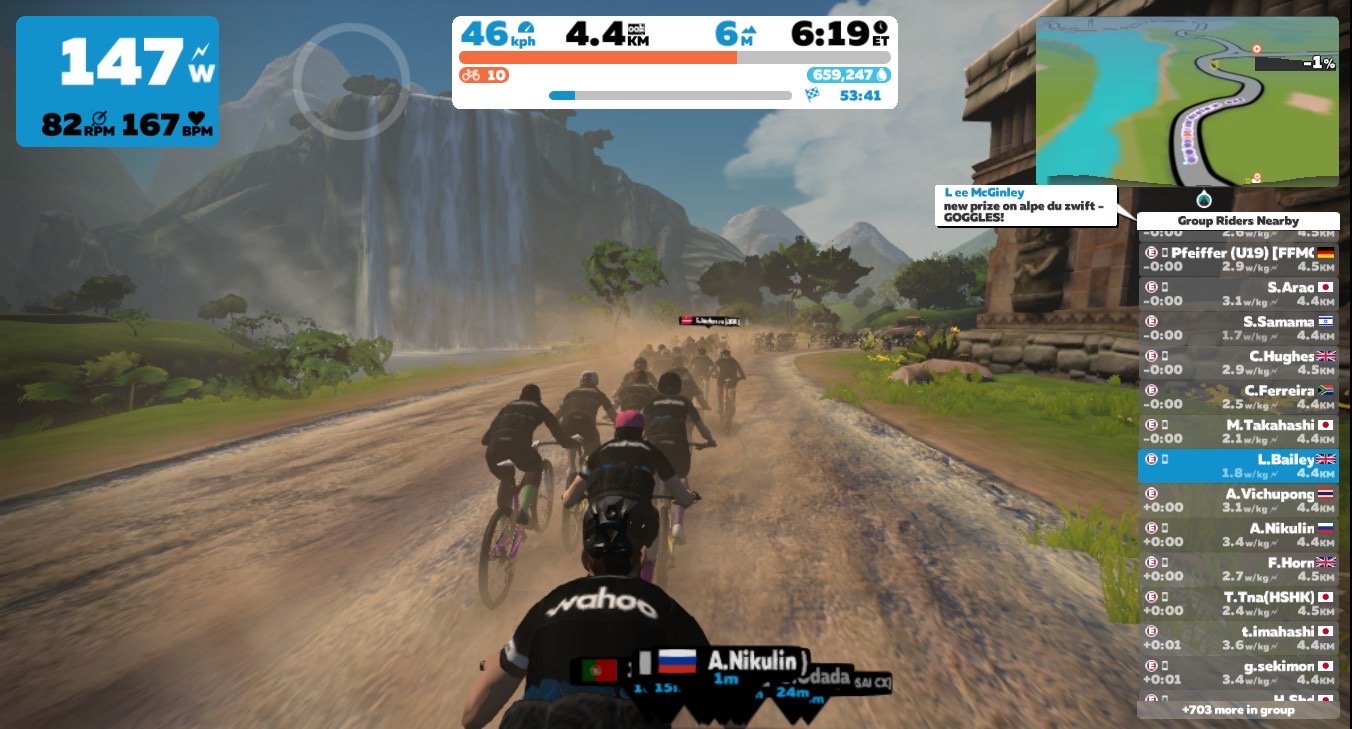Image resolution: width=1352 pixels, height=729 pixels.
Task: Choose t.imahashi from the rider list
Action: click(1238, 638)
